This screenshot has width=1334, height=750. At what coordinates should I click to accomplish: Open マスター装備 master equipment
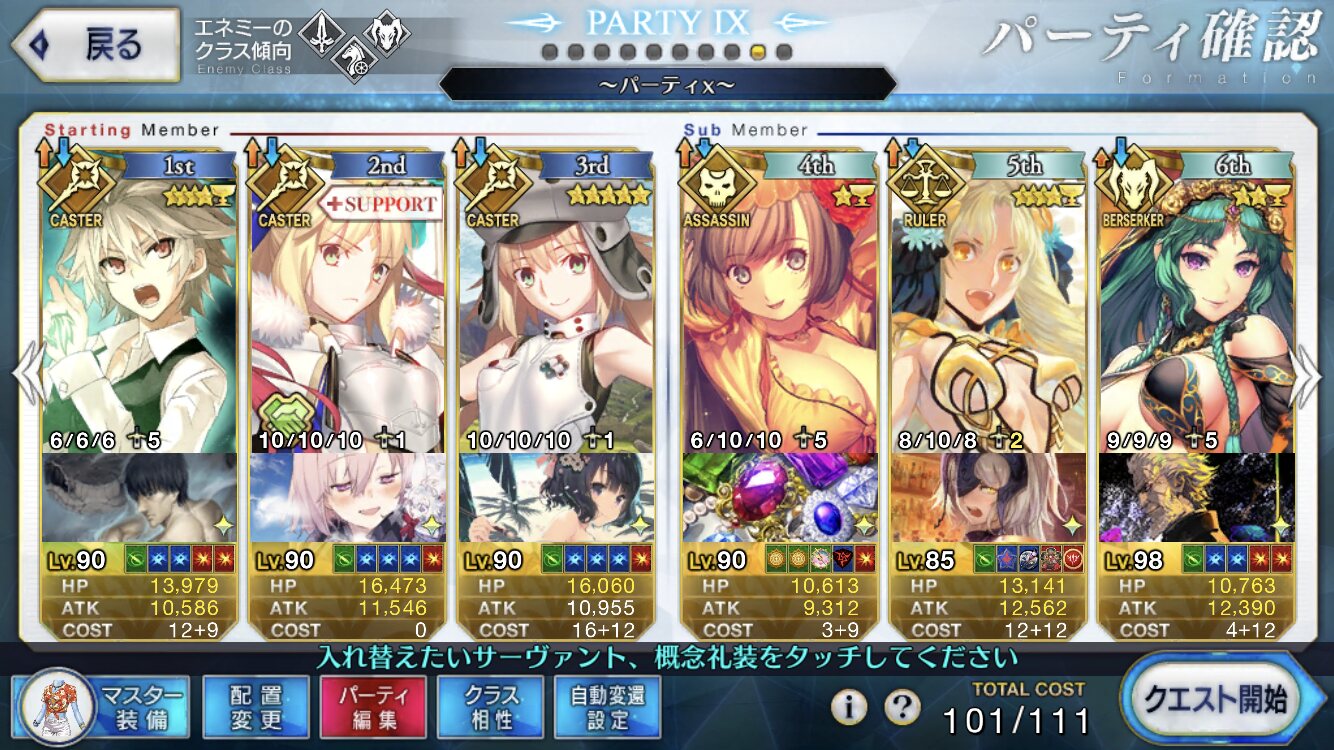pos(101,705)
